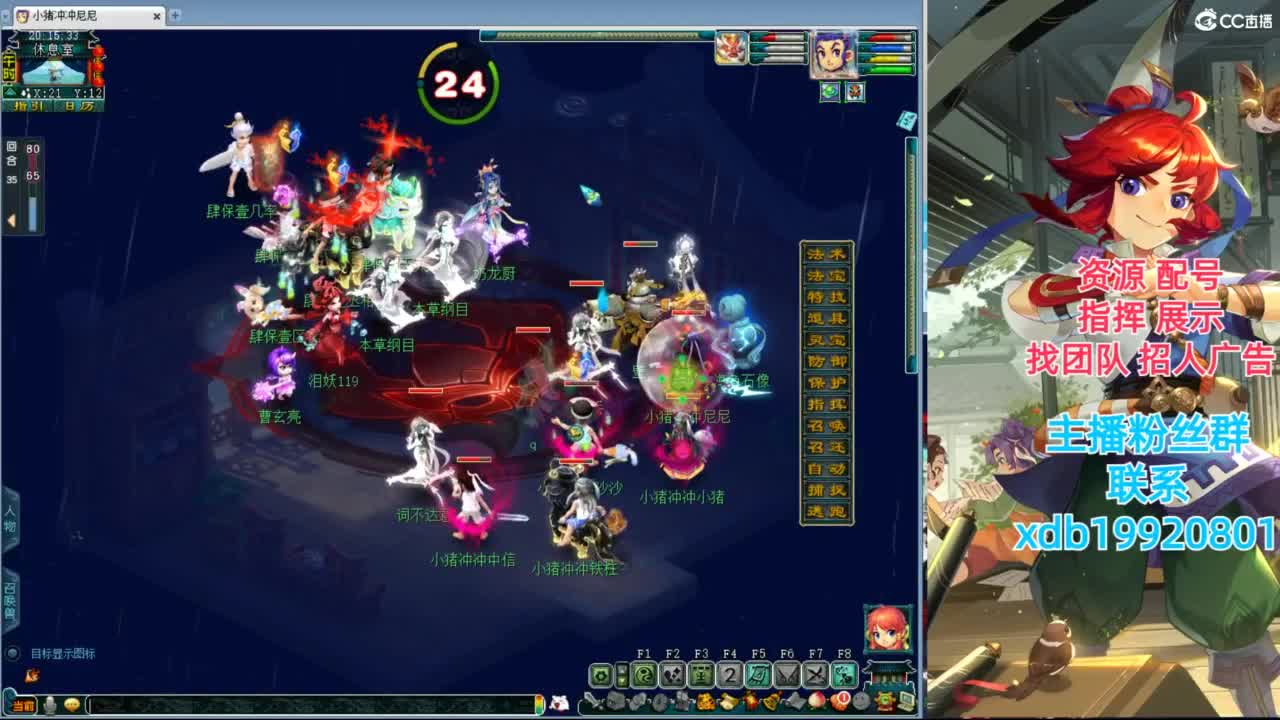Collapse the minimap with its up arrow
1280x720 pixels.
coord(9,93)
